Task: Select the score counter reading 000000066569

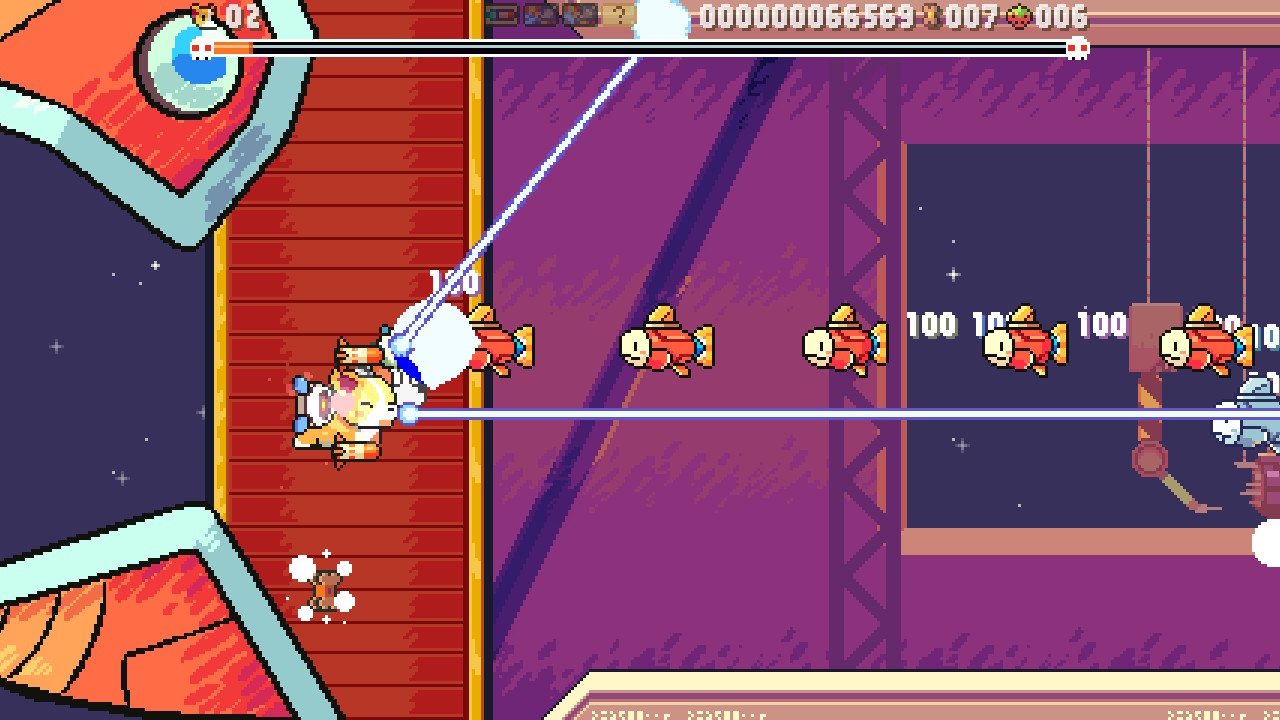Action: click(x=805, y=17)
